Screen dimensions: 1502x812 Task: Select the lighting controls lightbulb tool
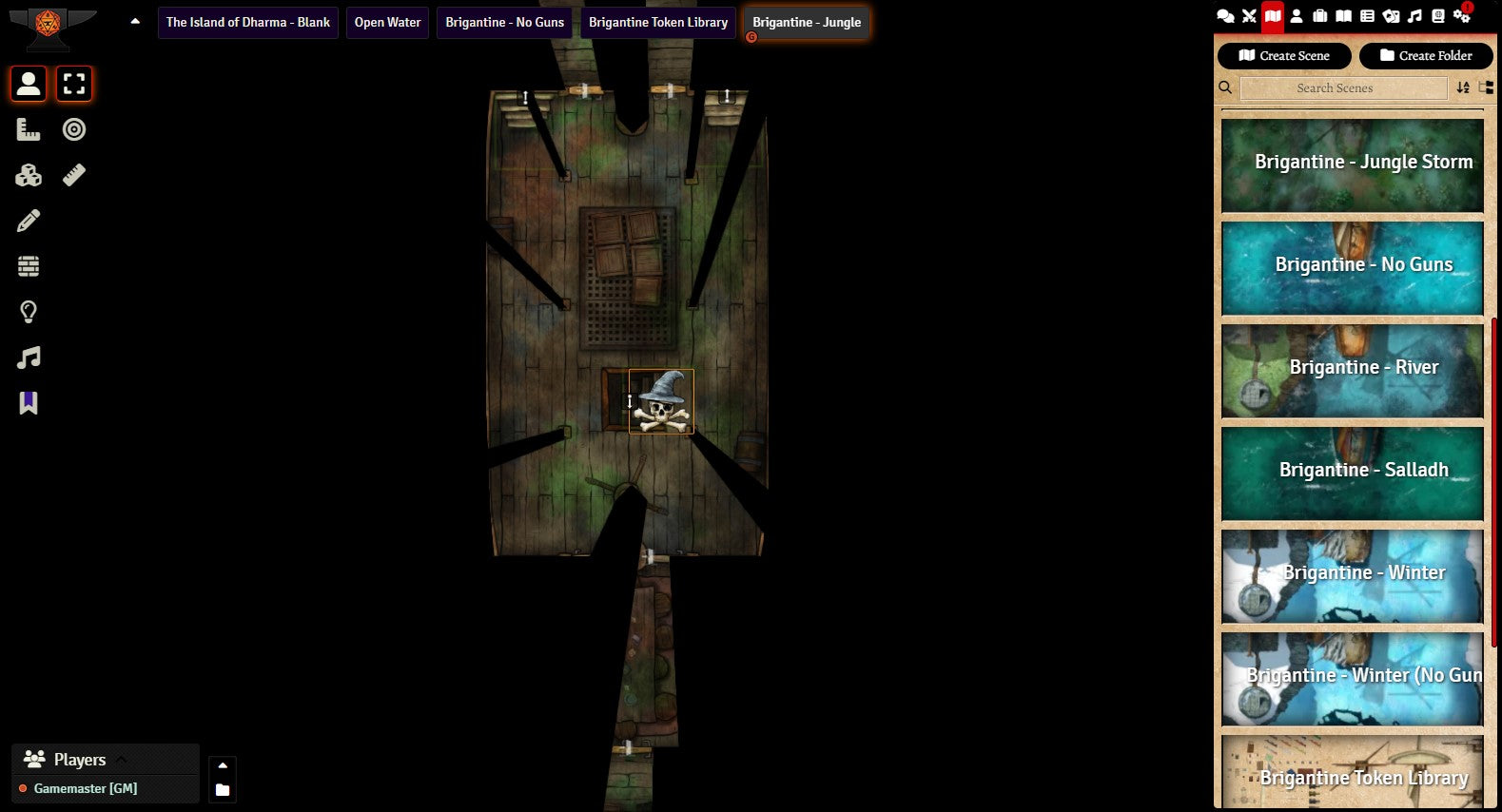(x=29, y=312)
